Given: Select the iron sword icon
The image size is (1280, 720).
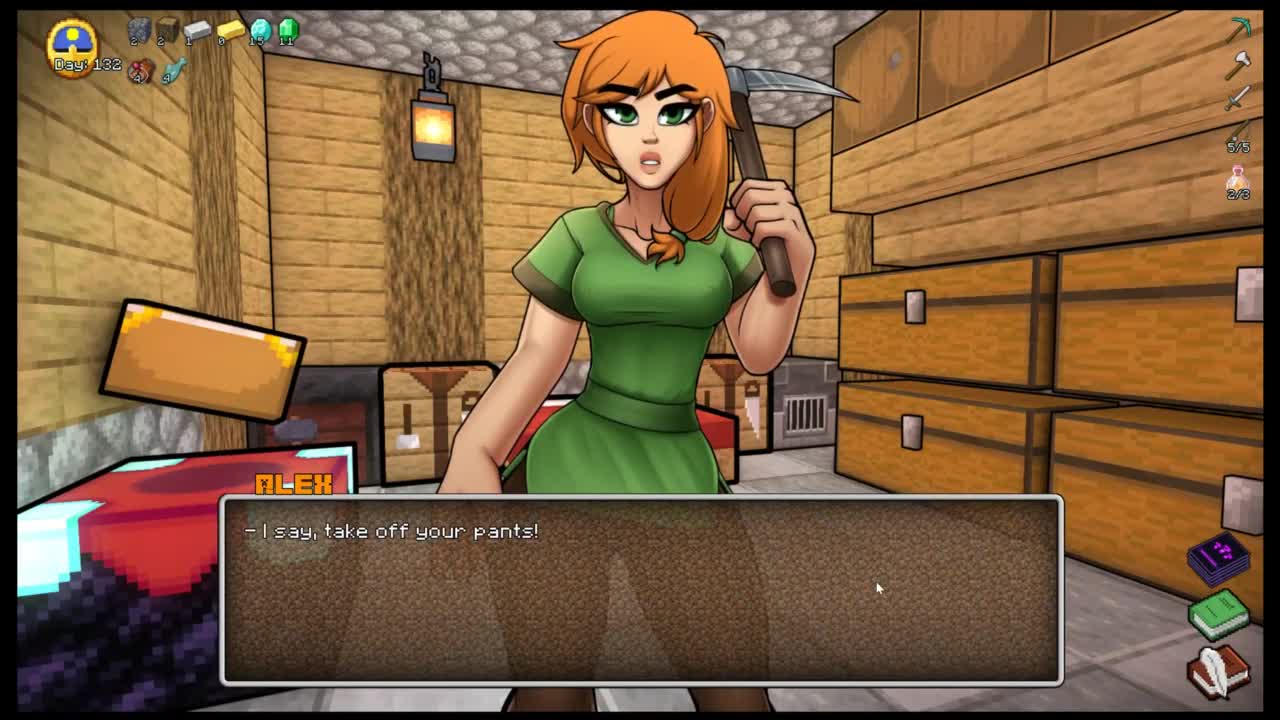Looking at the screenshot, I should click(x=1238, y=98).
